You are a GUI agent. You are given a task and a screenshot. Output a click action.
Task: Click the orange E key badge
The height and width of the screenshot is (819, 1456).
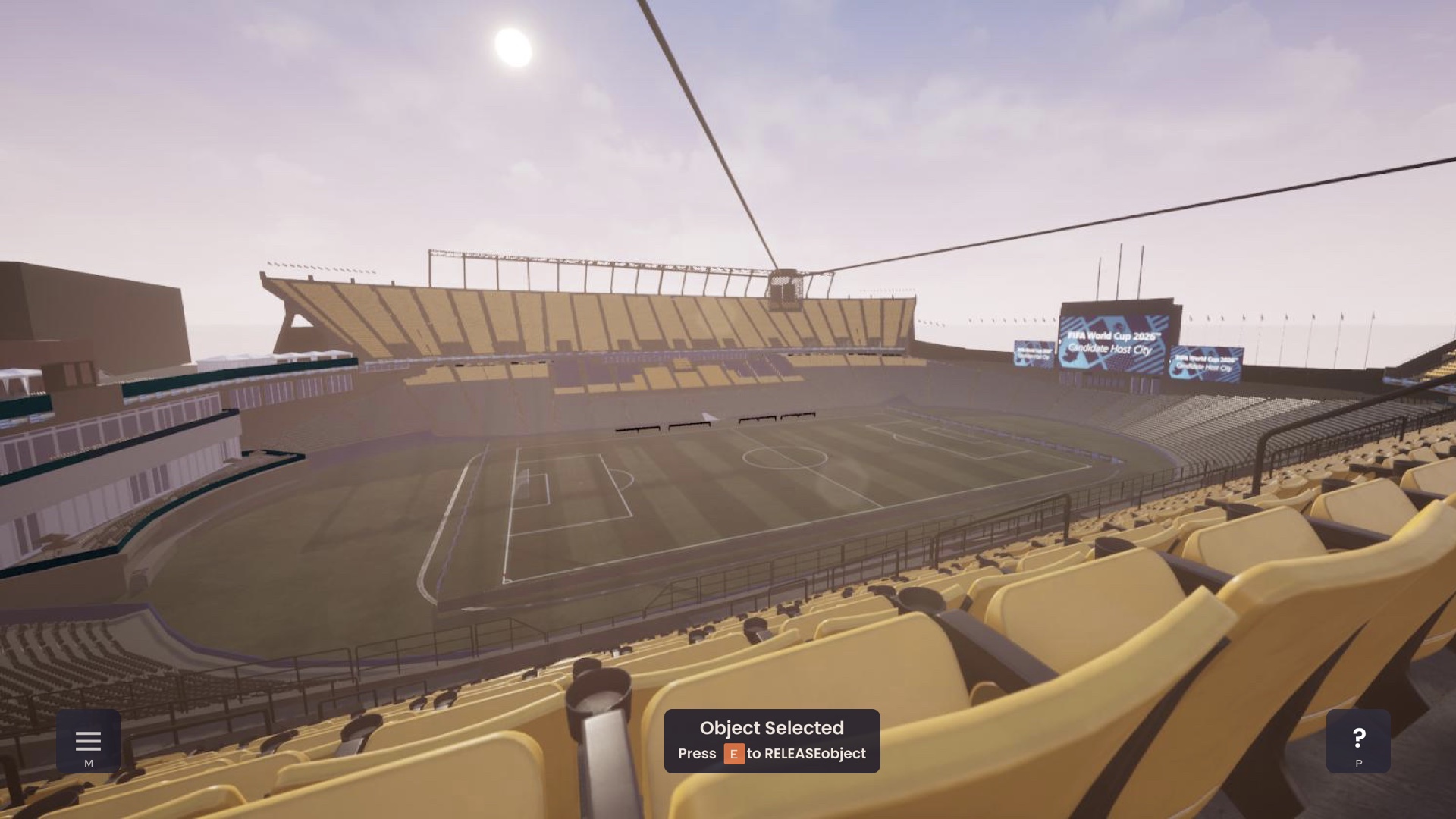click(x=733, y=754)
